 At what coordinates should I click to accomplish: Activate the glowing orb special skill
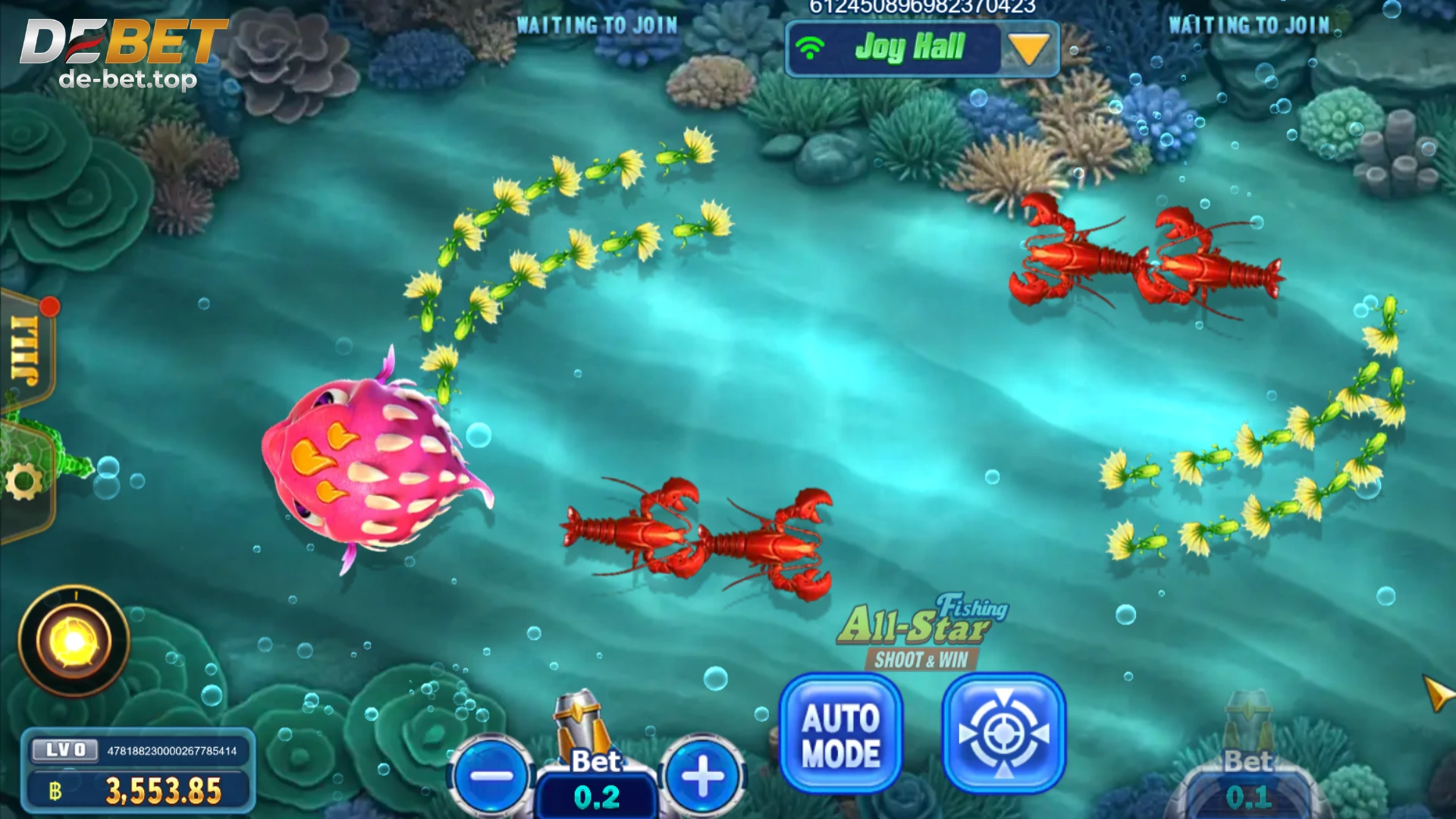(74, 641)
